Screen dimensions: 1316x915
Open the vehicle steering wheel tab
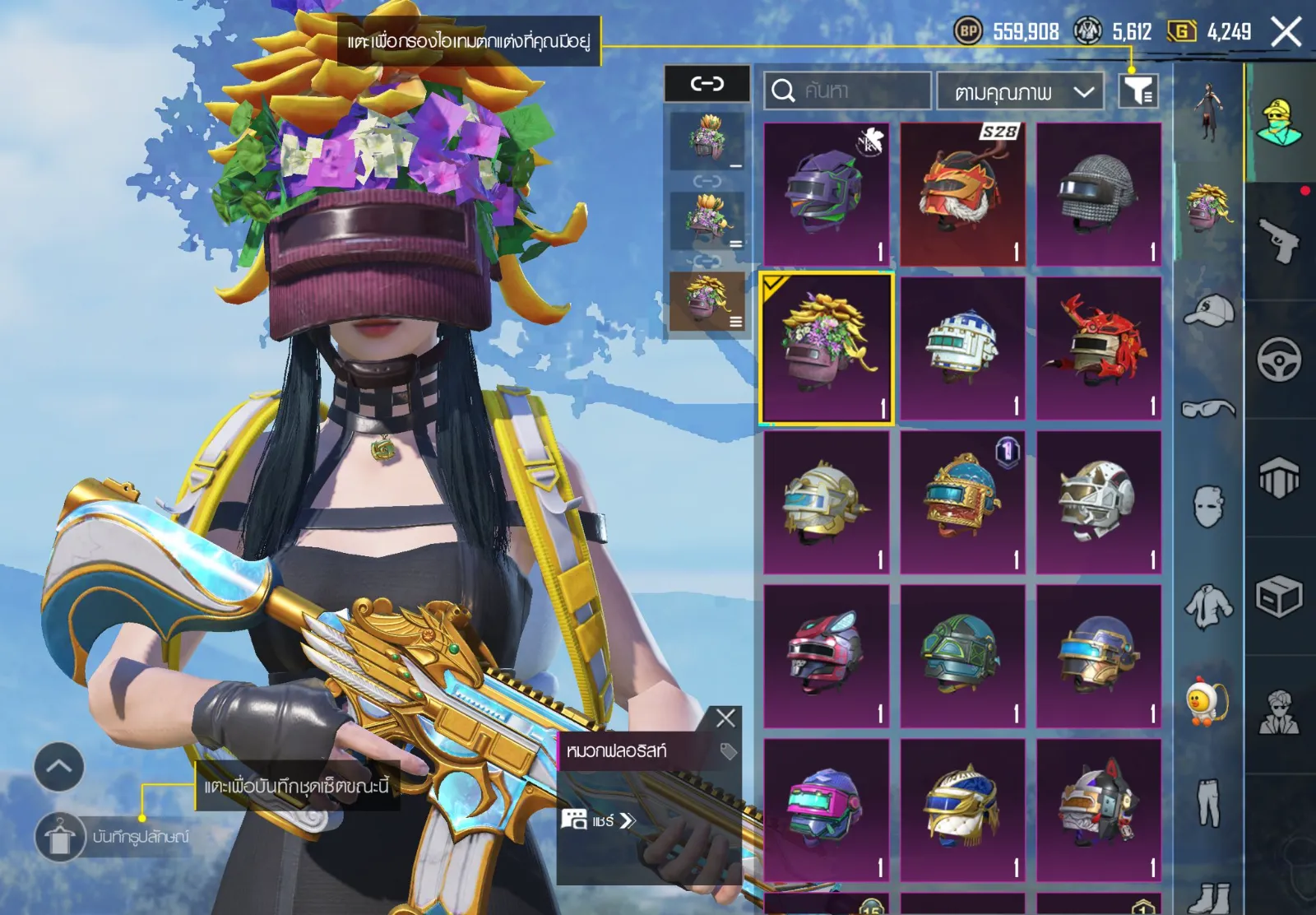click(1280, 360)
